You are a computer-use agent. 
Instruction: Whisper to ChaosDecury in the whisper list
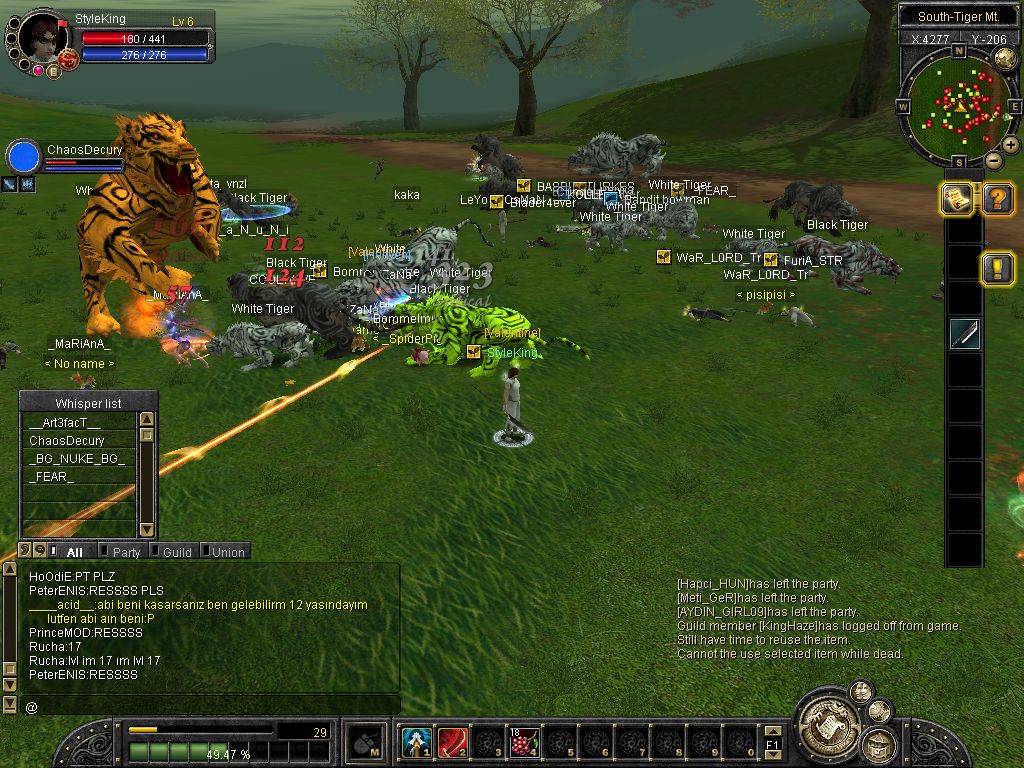pos(66,441)
